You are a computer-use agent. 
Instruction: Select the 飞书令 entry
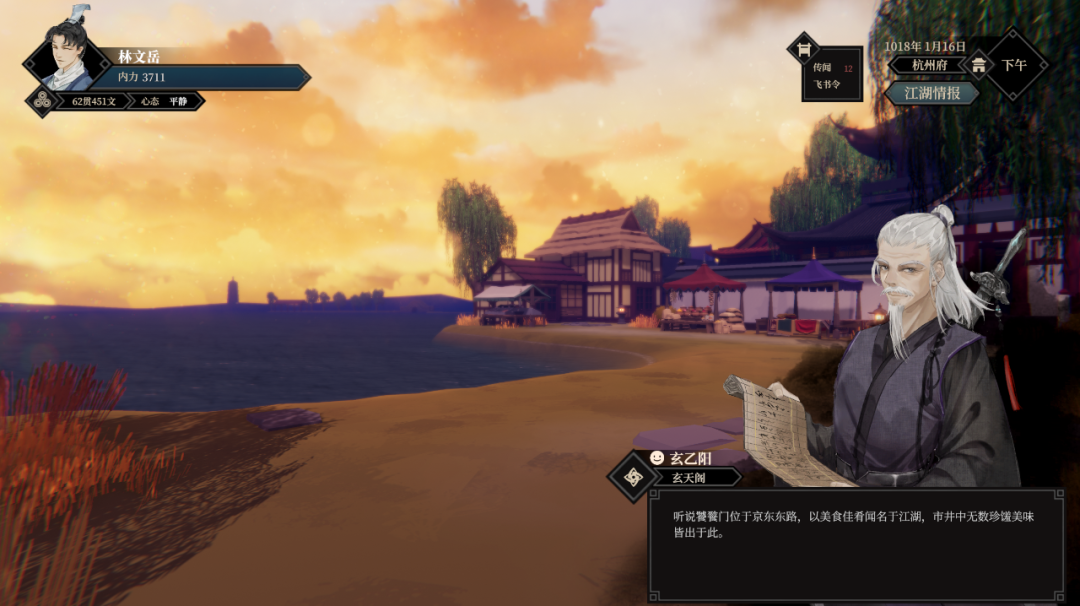click(x=827, y=85)
